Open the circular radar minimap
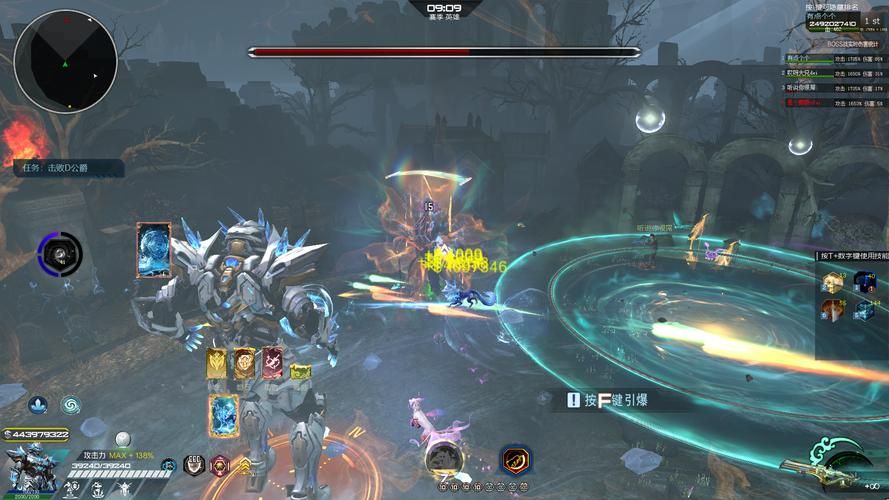This screenshot has width=889, height=500. (x=65, y=61)
